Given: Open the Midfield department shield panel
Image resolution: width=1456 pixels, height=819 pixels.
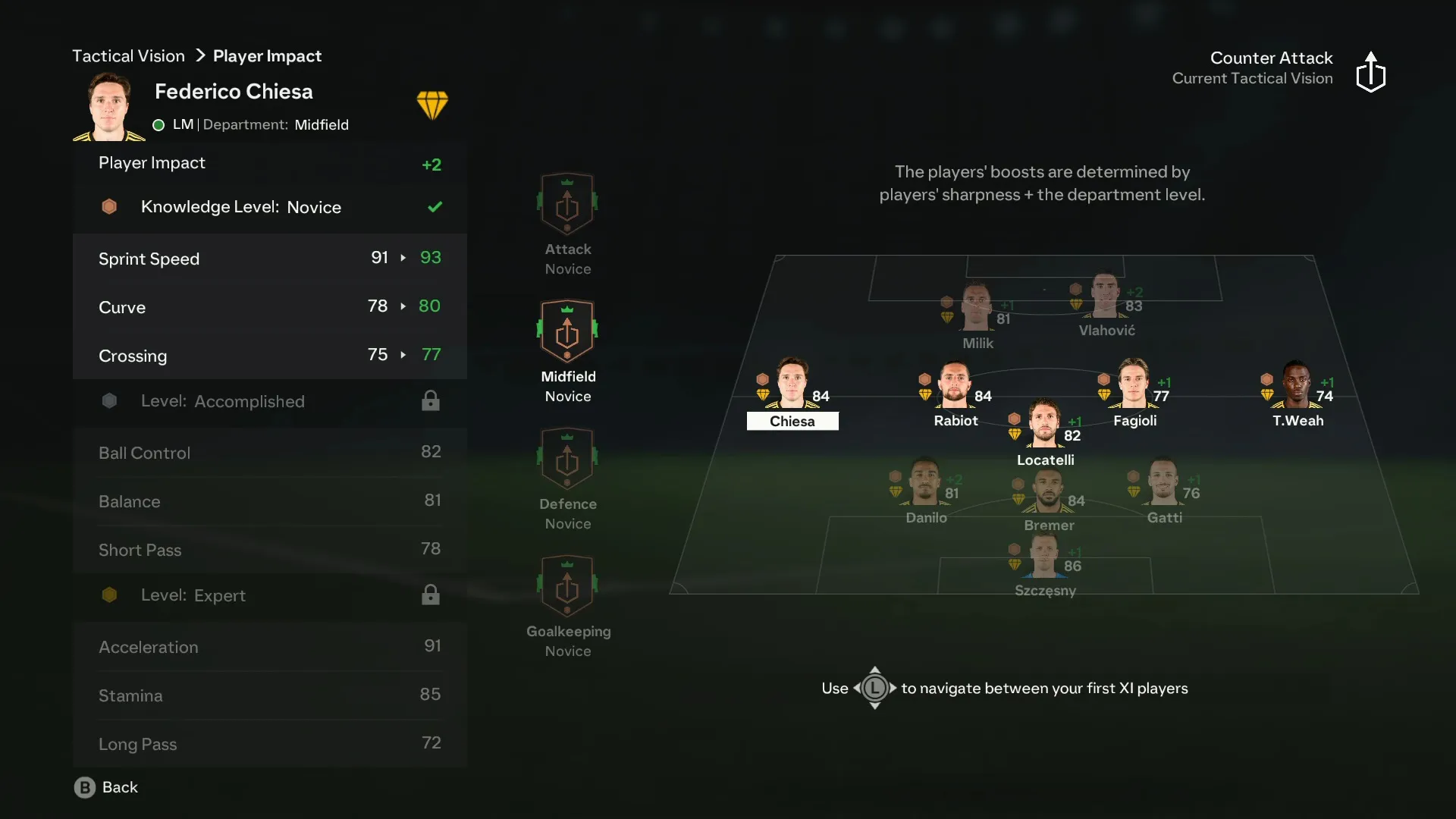Looking at the screenshot, I should coord(568,331).
